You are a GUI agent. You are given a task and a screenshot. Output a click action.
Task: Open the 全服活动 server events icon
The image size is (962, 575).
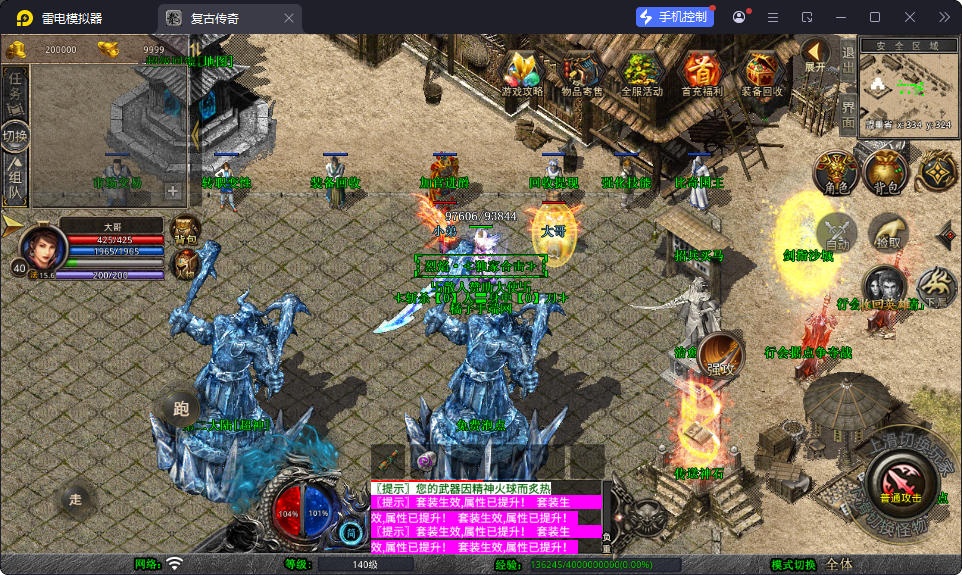click(642, 72)
